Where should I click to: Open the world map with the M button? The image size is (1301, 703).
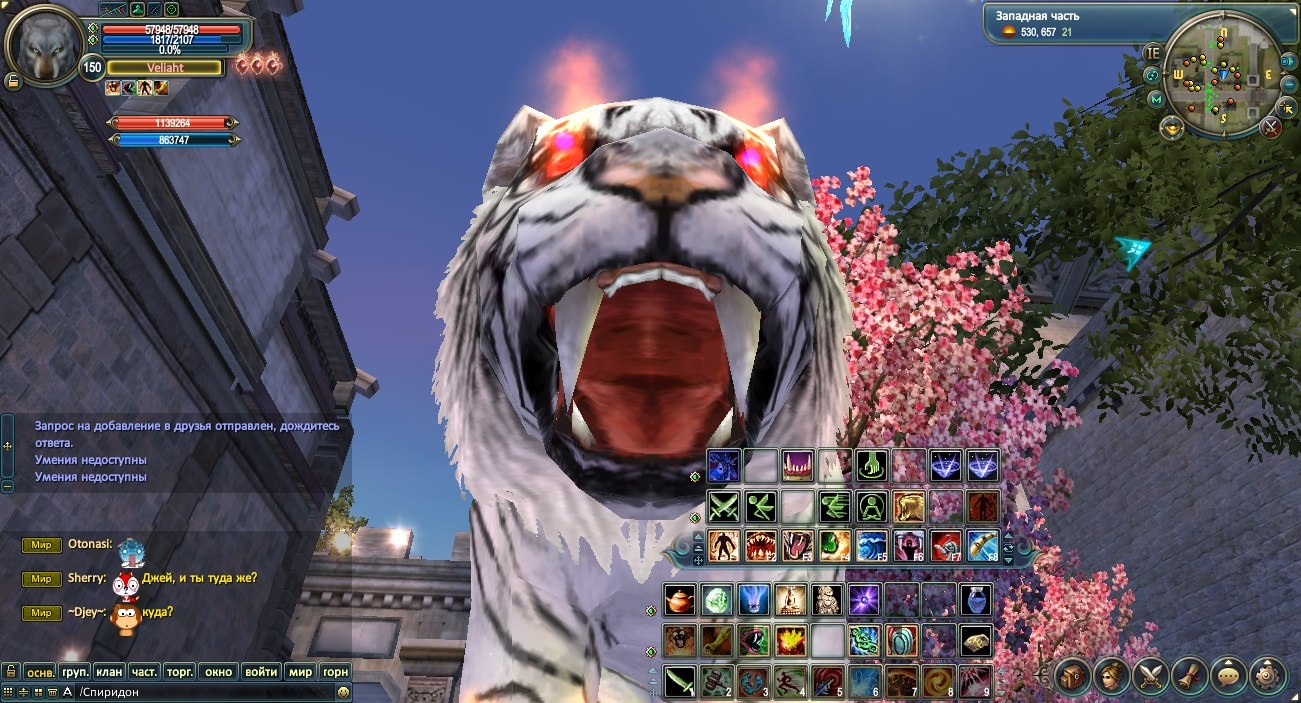[1156, 99]
